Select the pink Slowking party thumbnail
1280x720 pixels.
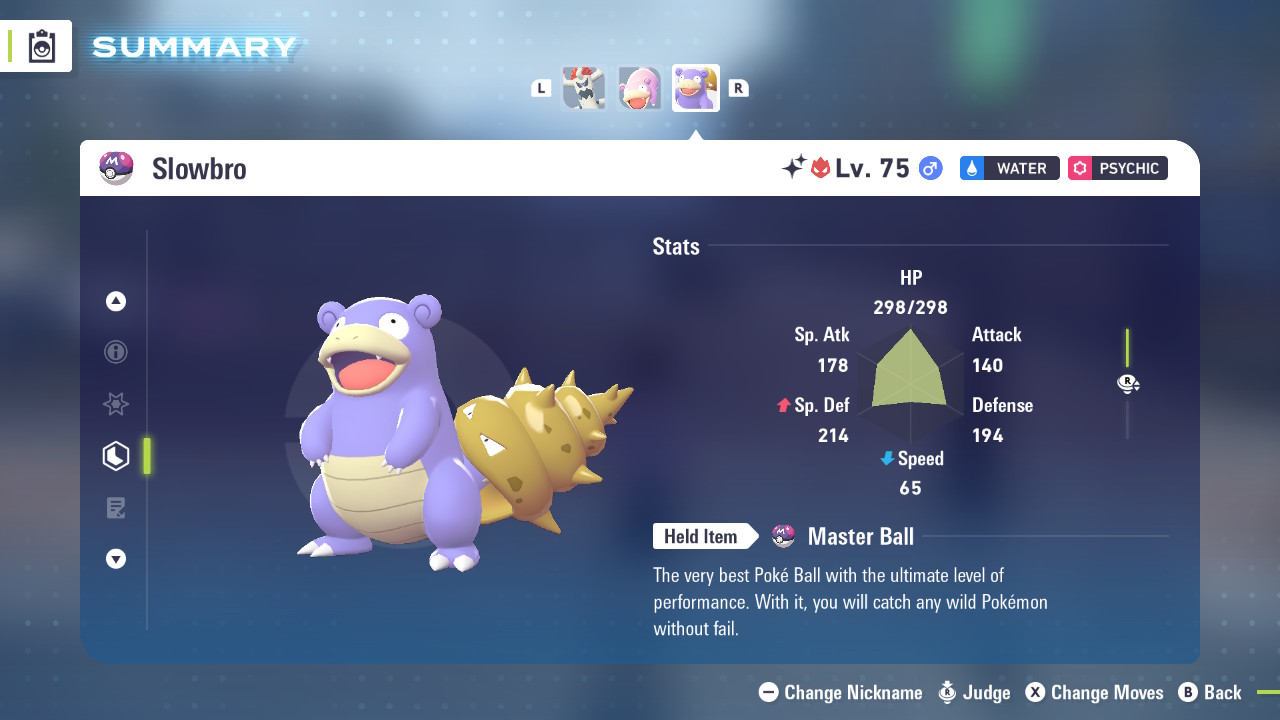(640, 88)
